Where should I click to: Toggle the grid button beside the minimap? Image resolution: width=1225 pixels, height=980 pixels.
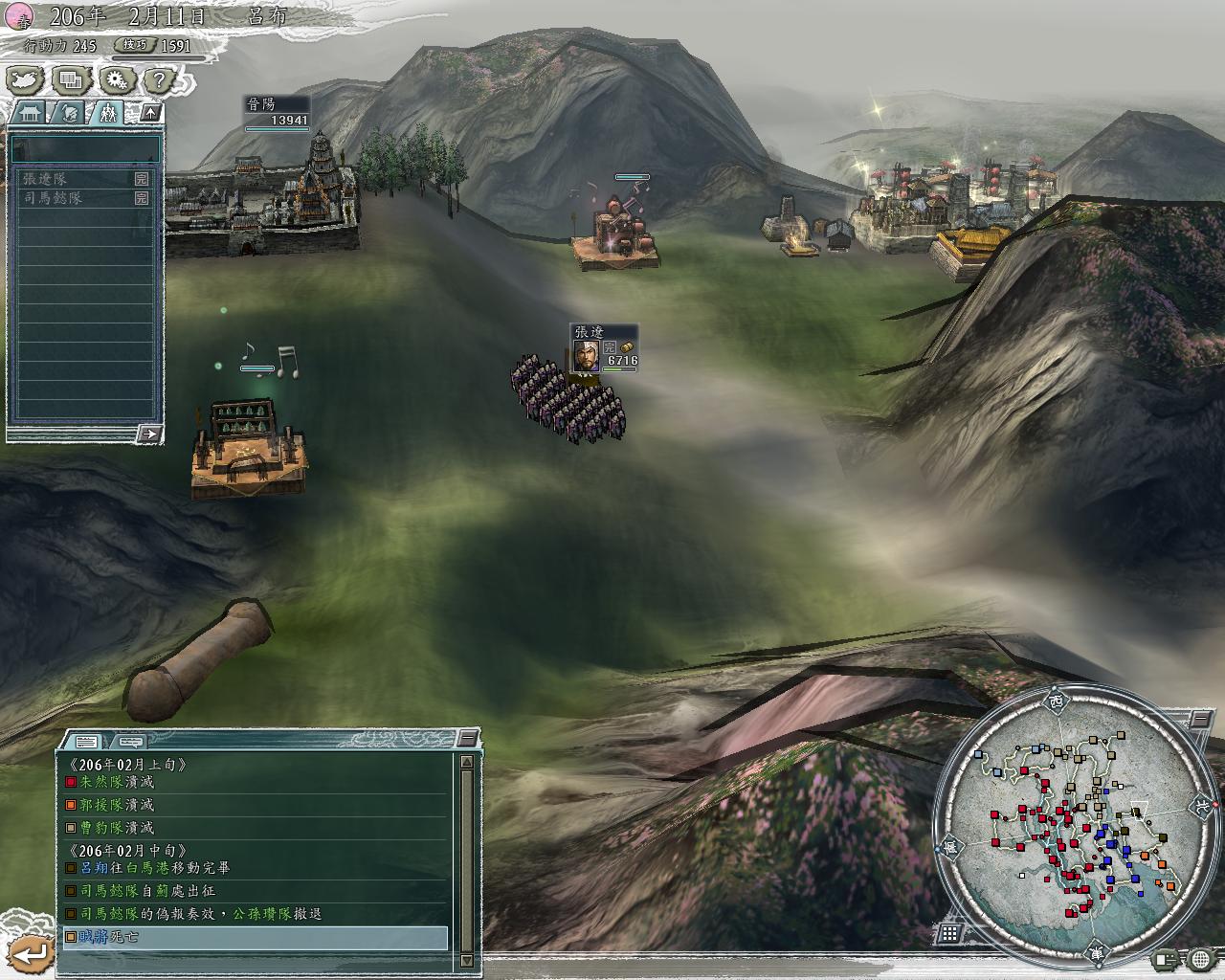pos(949,932)
